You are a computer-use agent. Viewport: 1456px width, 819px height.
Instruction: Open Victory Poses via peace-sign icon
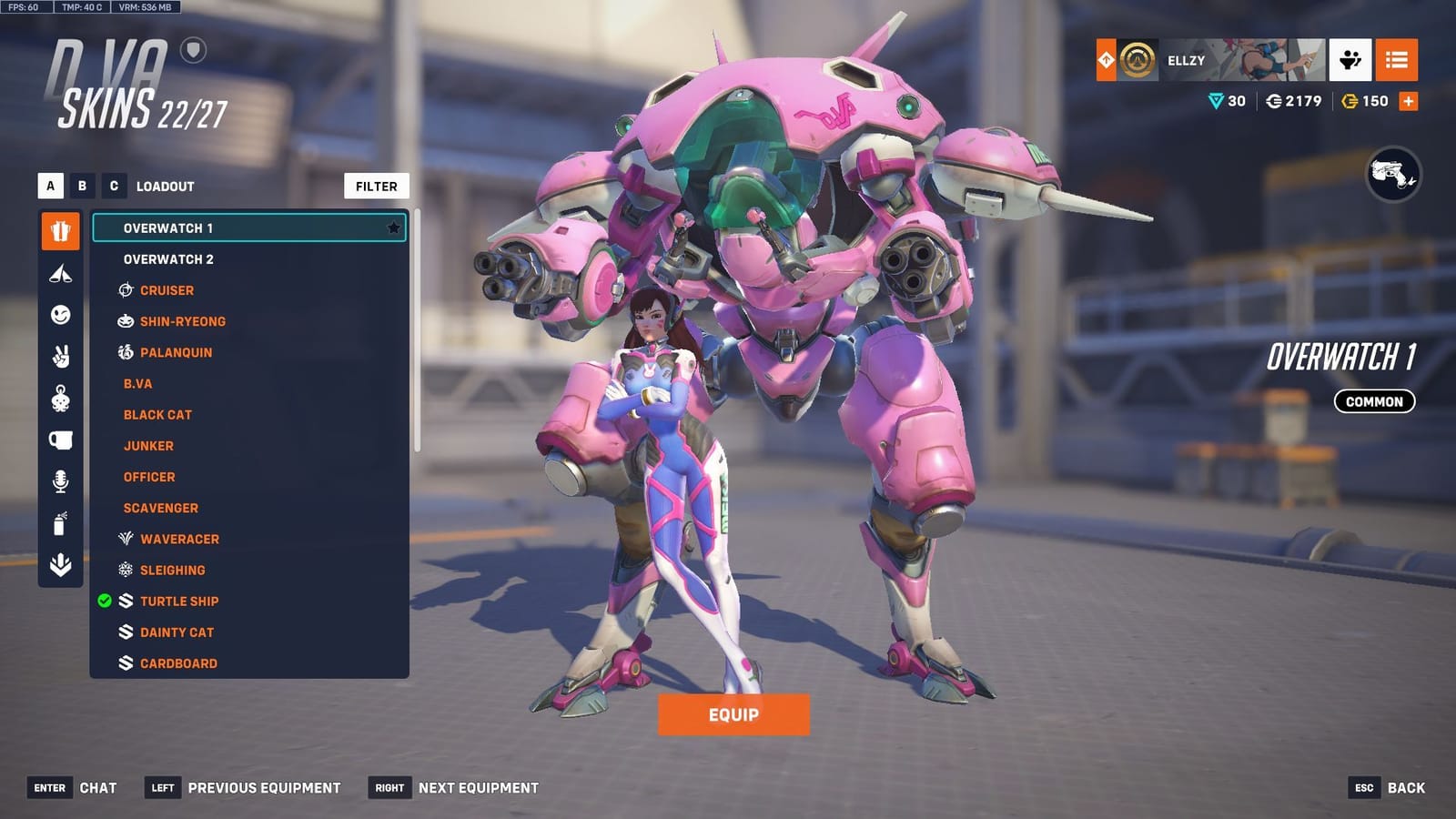coord(59,351)
